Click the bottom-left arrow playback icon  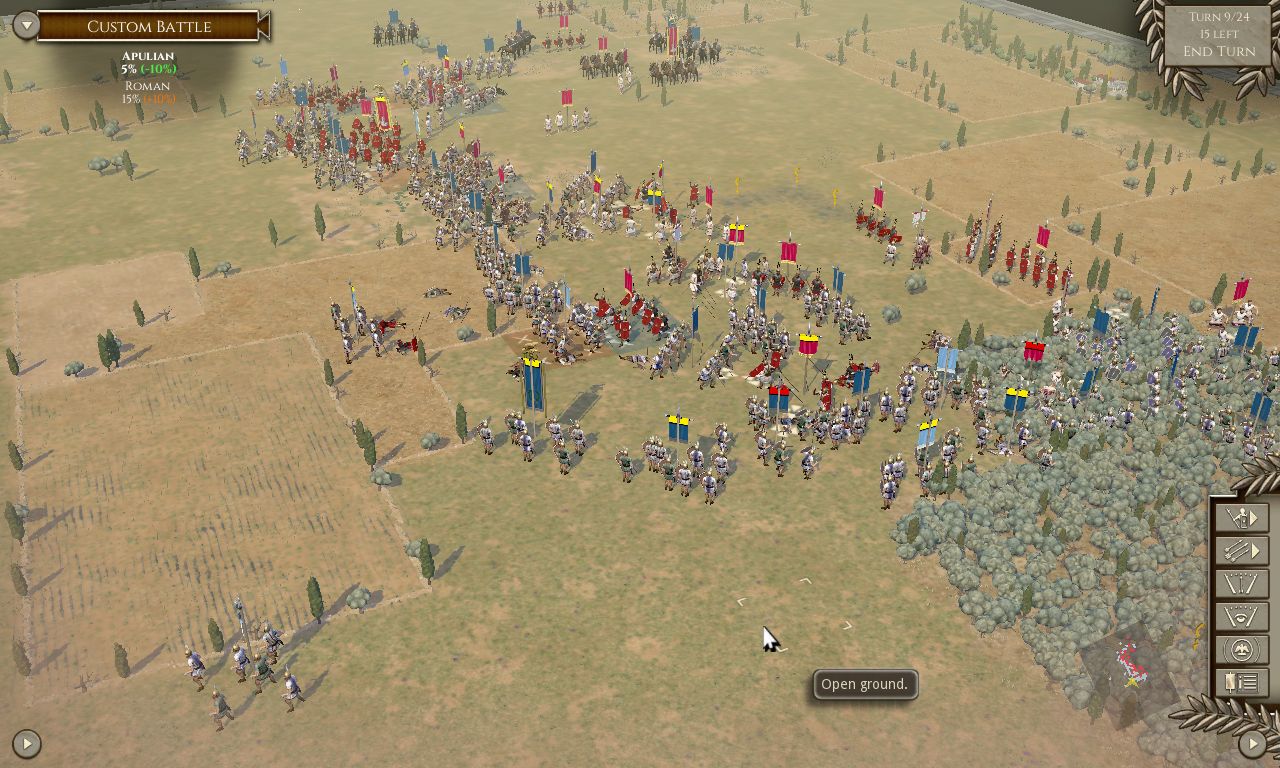tap(25, 742)
